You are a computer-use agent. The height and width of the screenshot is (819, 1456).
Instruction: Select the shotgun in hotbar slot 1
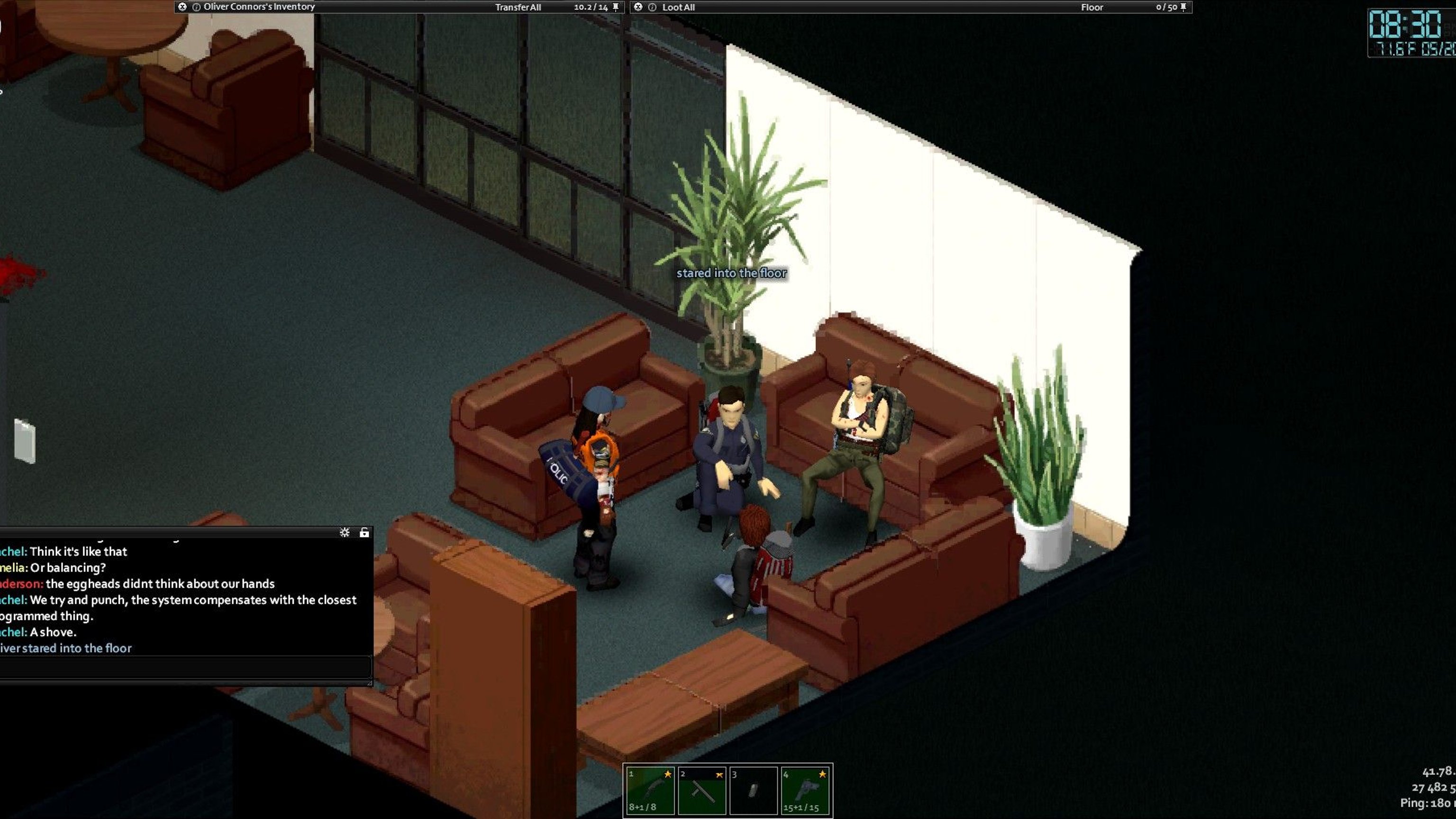click(651, 790)
